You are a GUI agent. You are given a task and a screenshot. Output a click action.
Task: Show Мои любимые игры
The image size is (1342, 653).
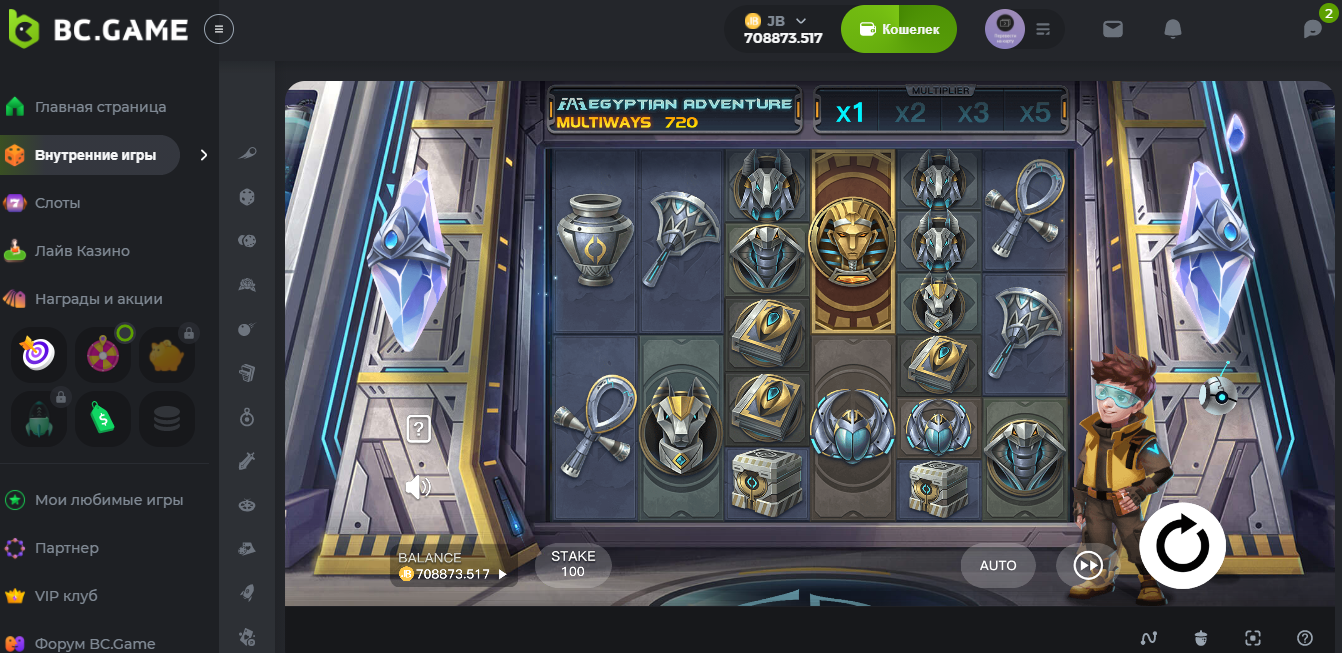coord(108,500)
